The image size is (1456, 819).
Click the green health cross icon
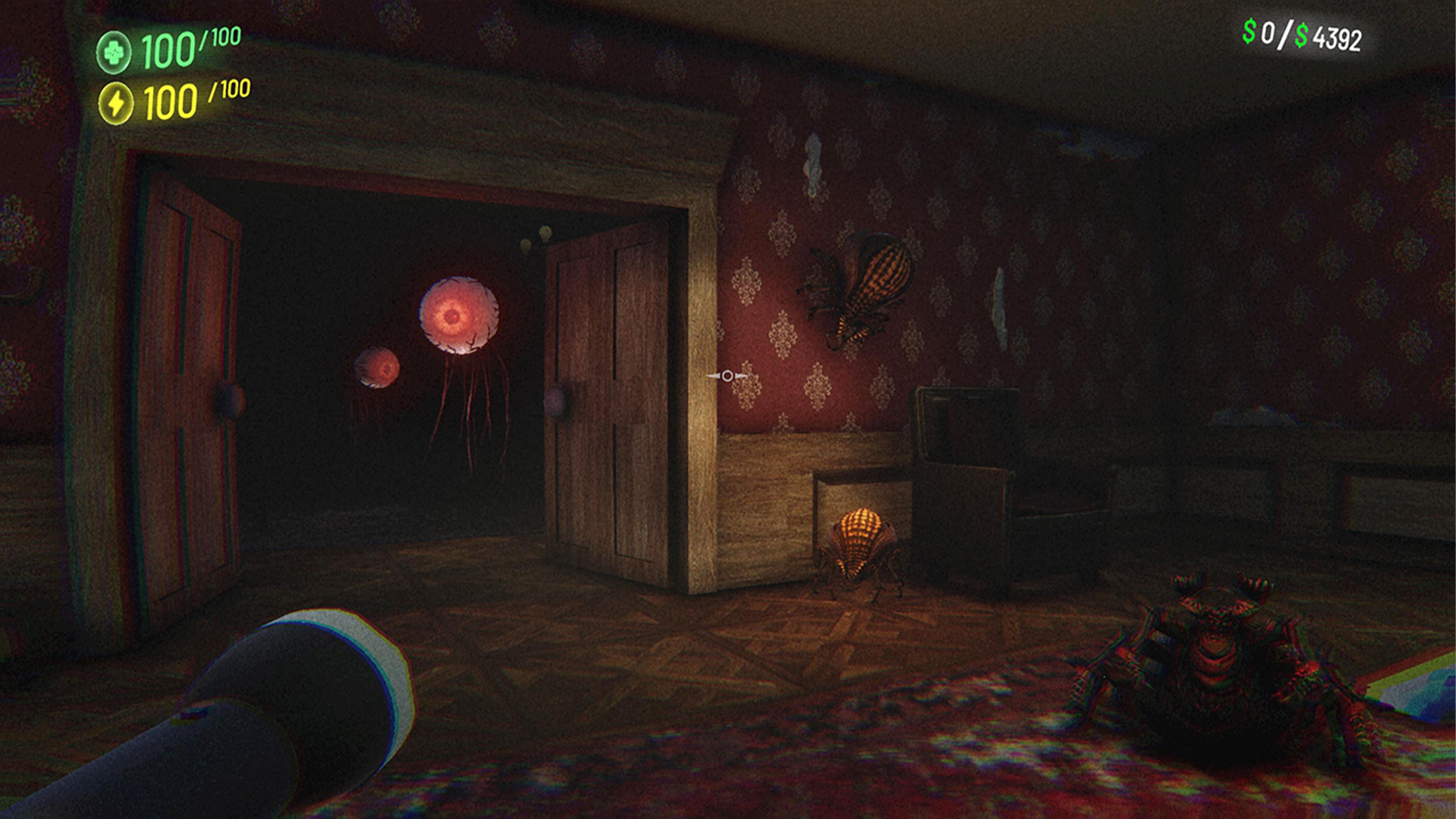115,53
